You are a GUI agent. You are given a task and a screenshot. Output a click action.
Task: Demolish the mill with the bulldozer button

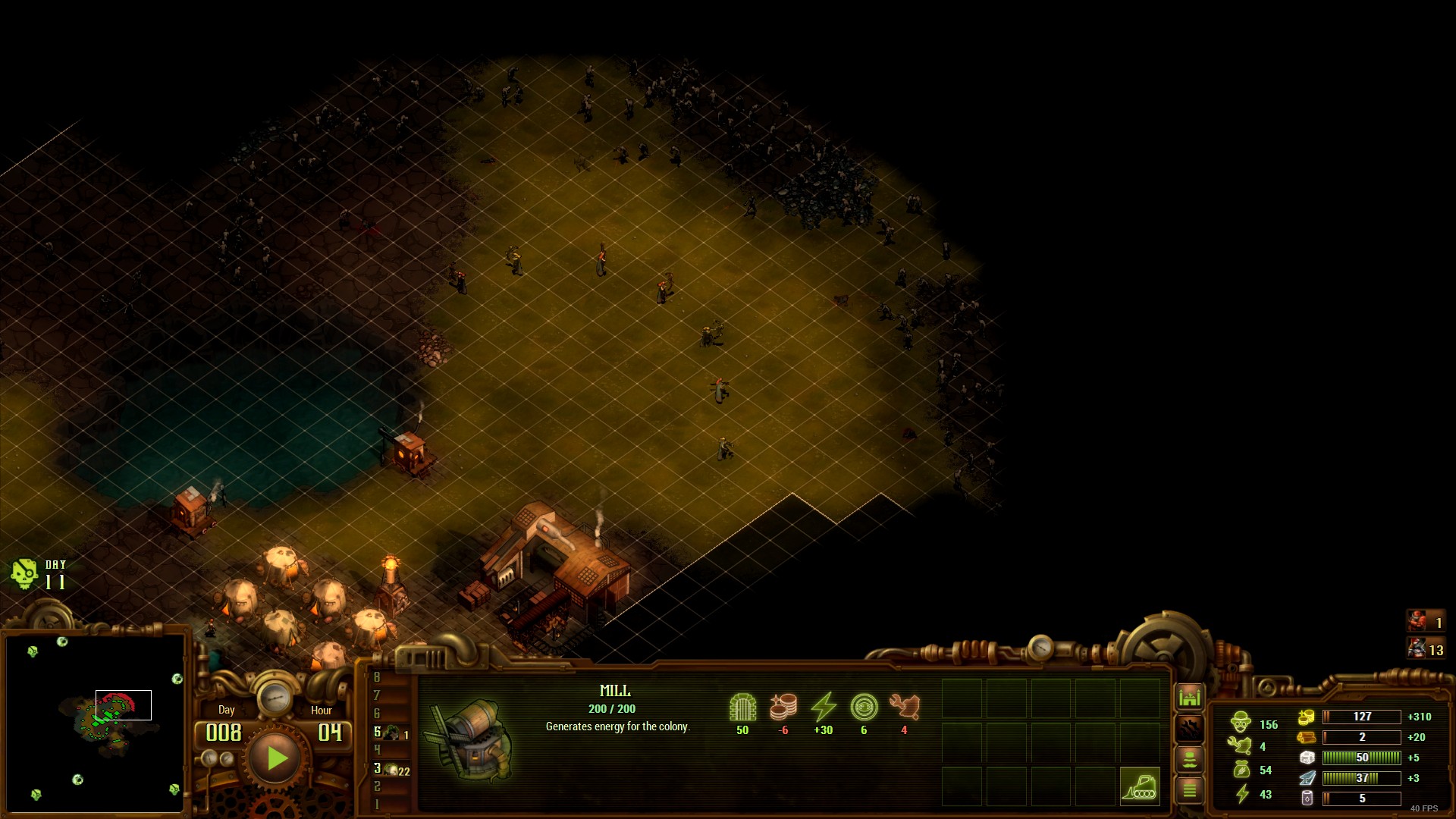1139,786
